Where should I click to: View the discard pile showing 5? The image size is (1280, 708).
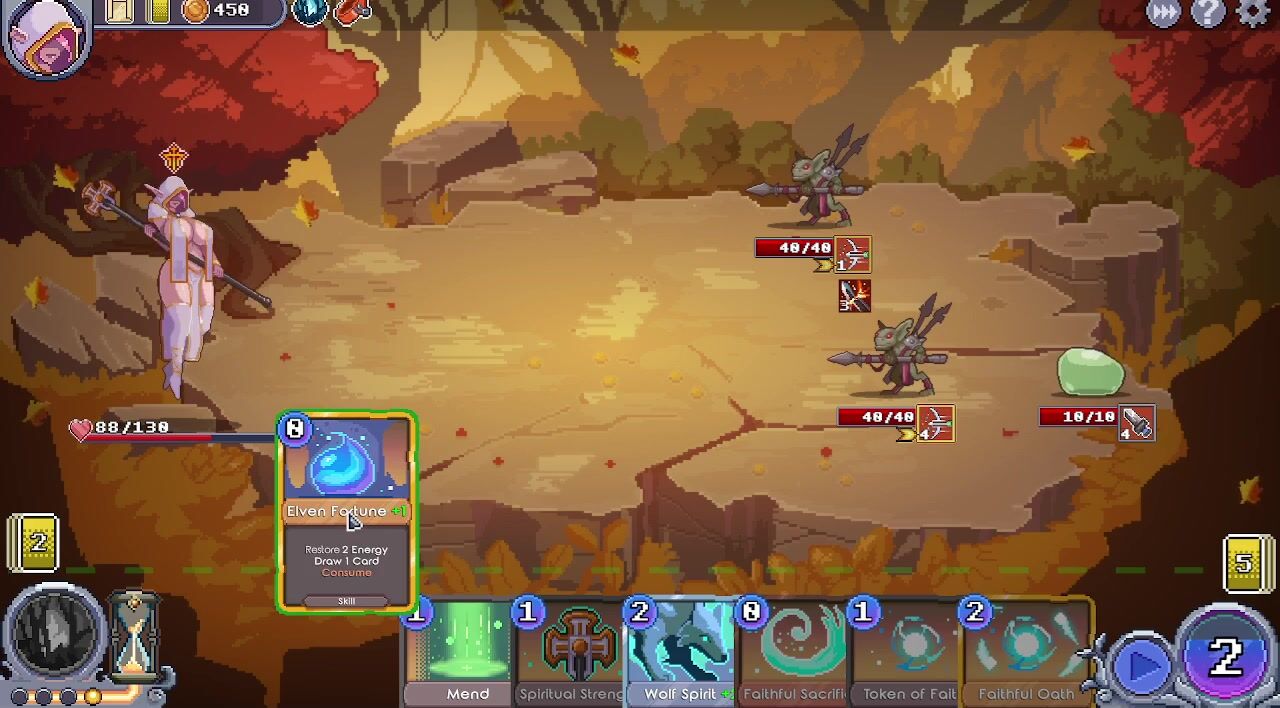1246,563
